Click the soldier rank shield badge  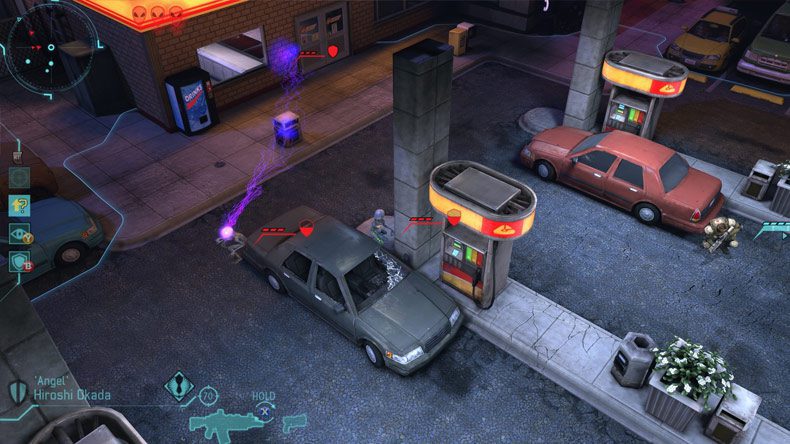17,390
